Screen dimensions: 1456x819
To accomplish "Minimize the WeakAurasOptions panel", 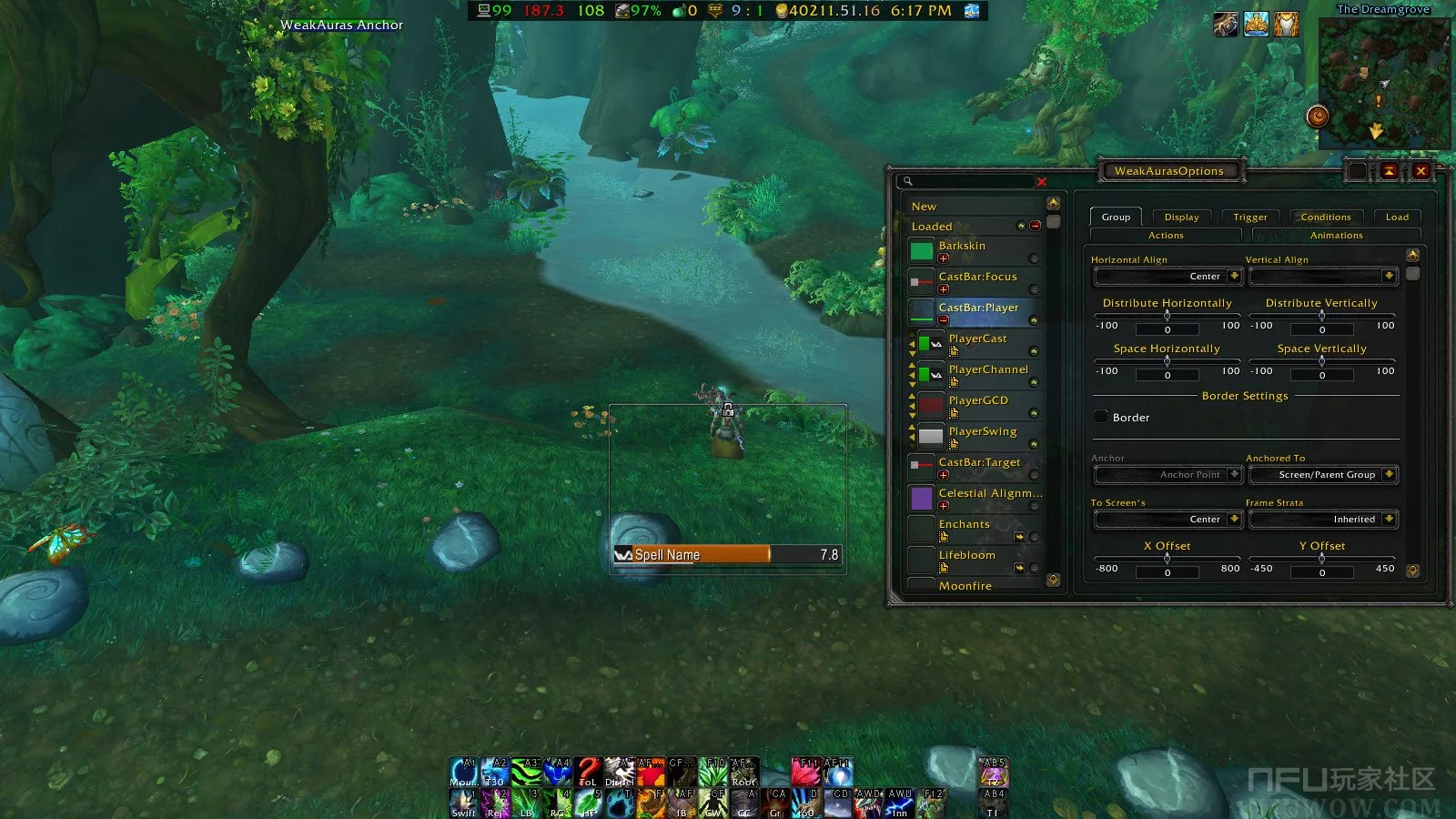I will (x=1389, y=171).
